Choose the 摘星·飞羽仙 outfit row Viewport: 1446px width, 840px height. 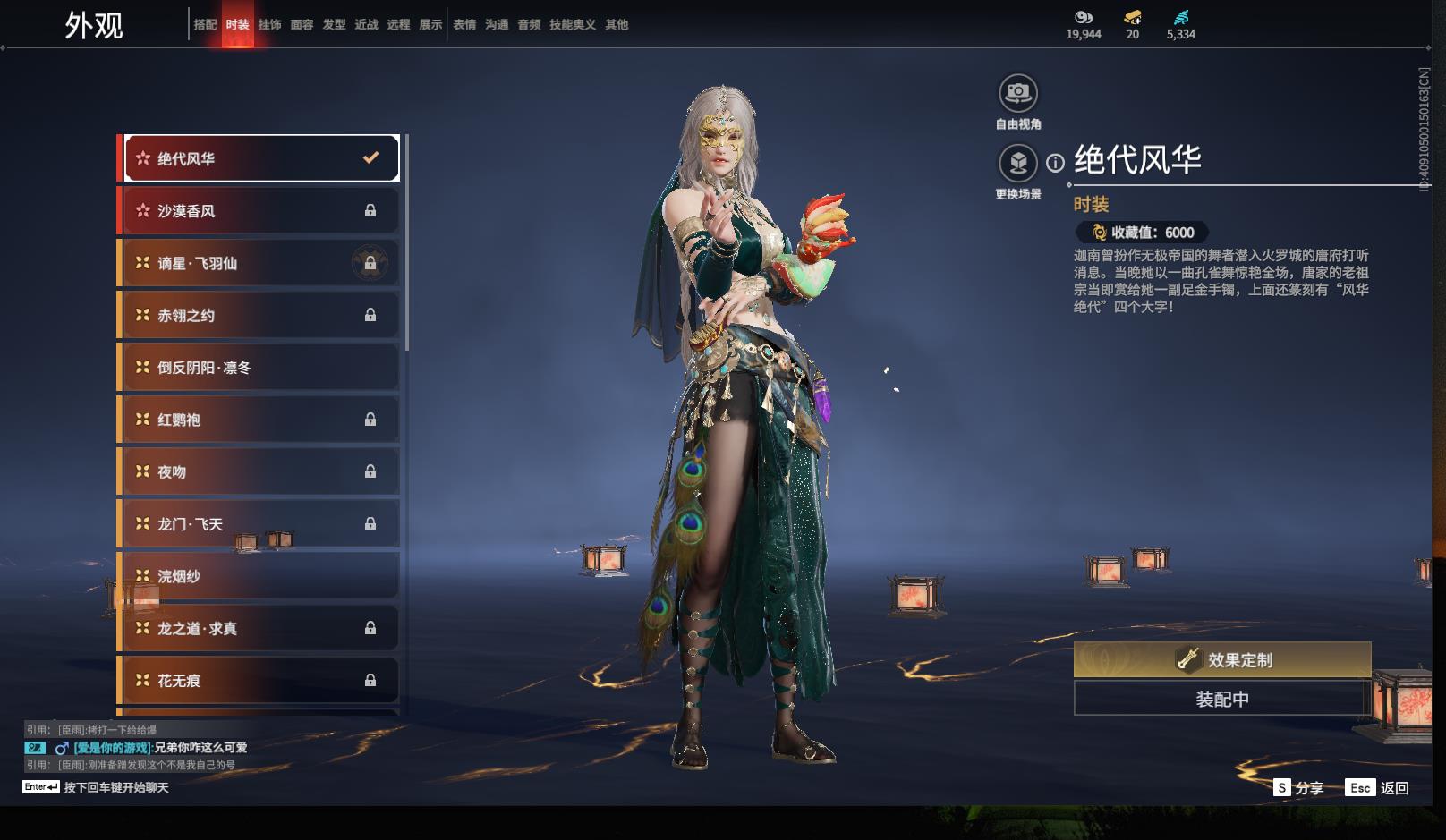pyautogui.click(x=259, y=263)
